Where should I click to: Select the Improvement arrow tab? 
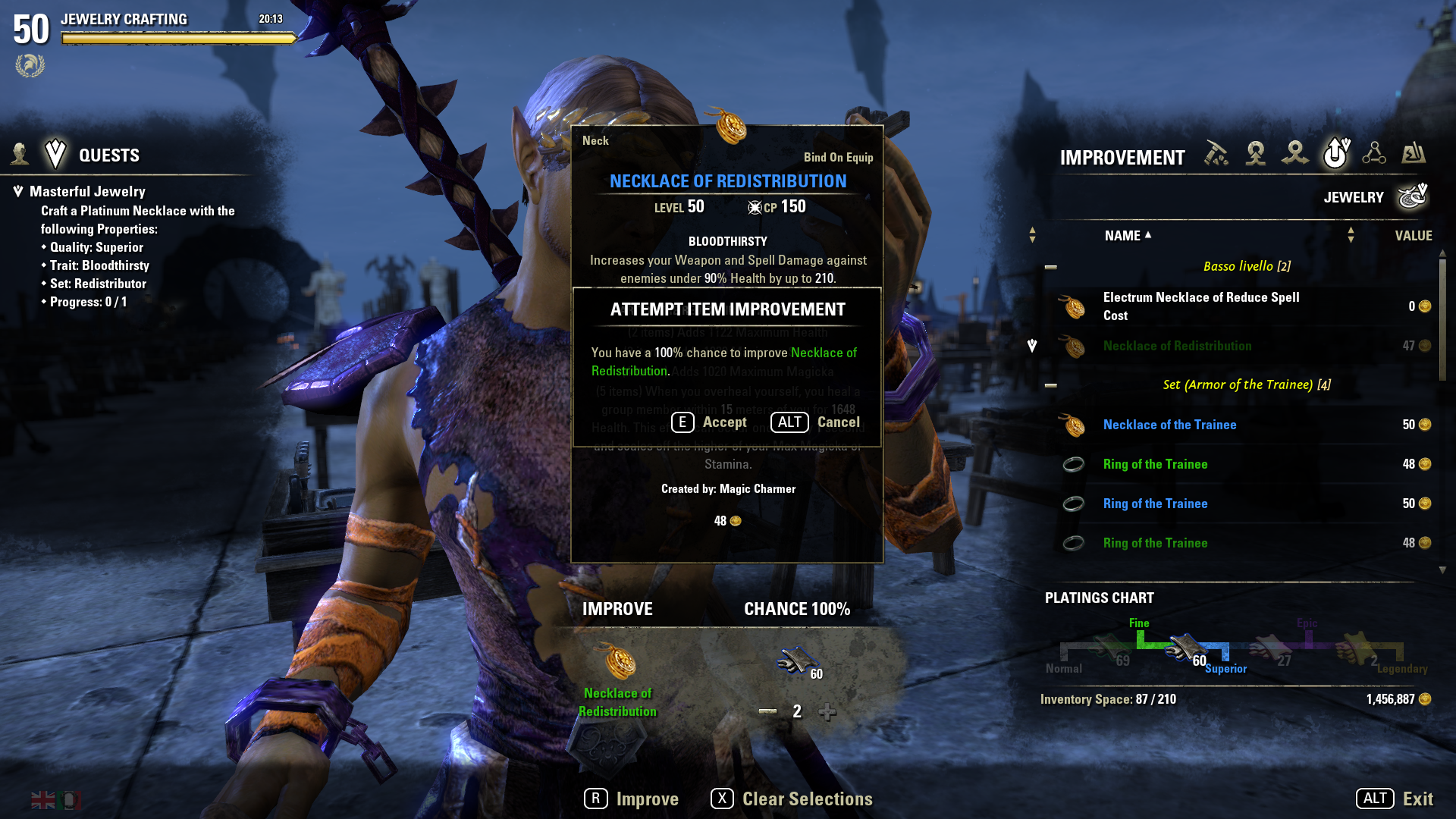[x=1335, y=154]
